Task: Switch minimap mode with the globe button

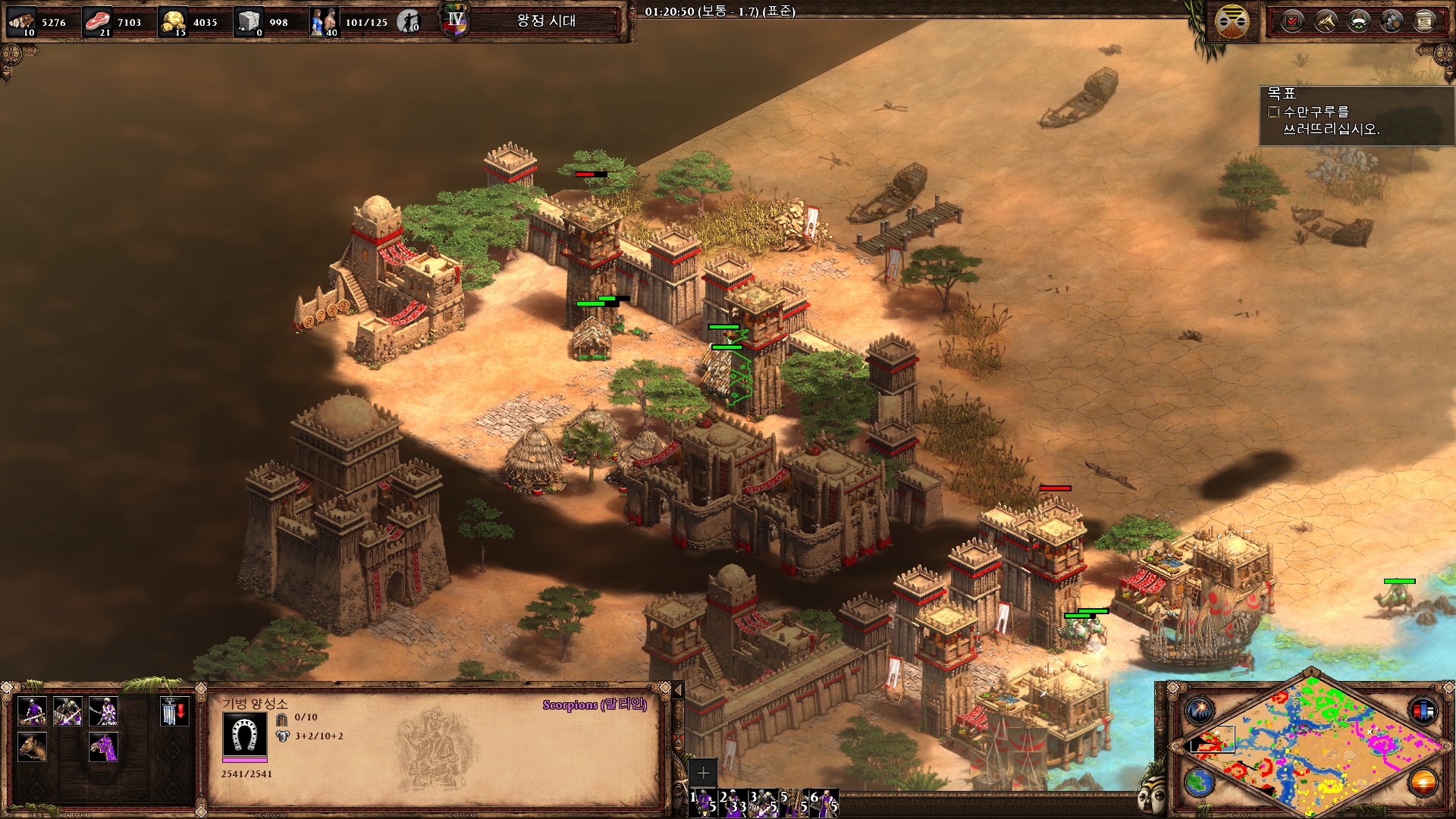Action: (x=1200, y=782)
